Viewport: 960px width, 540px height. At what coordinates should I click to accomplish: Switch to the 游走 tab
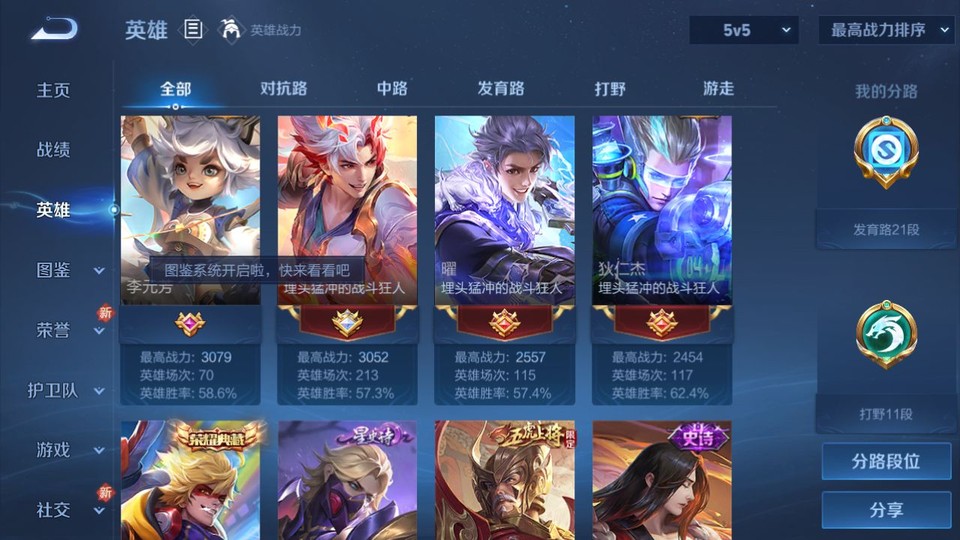(718, 89)
